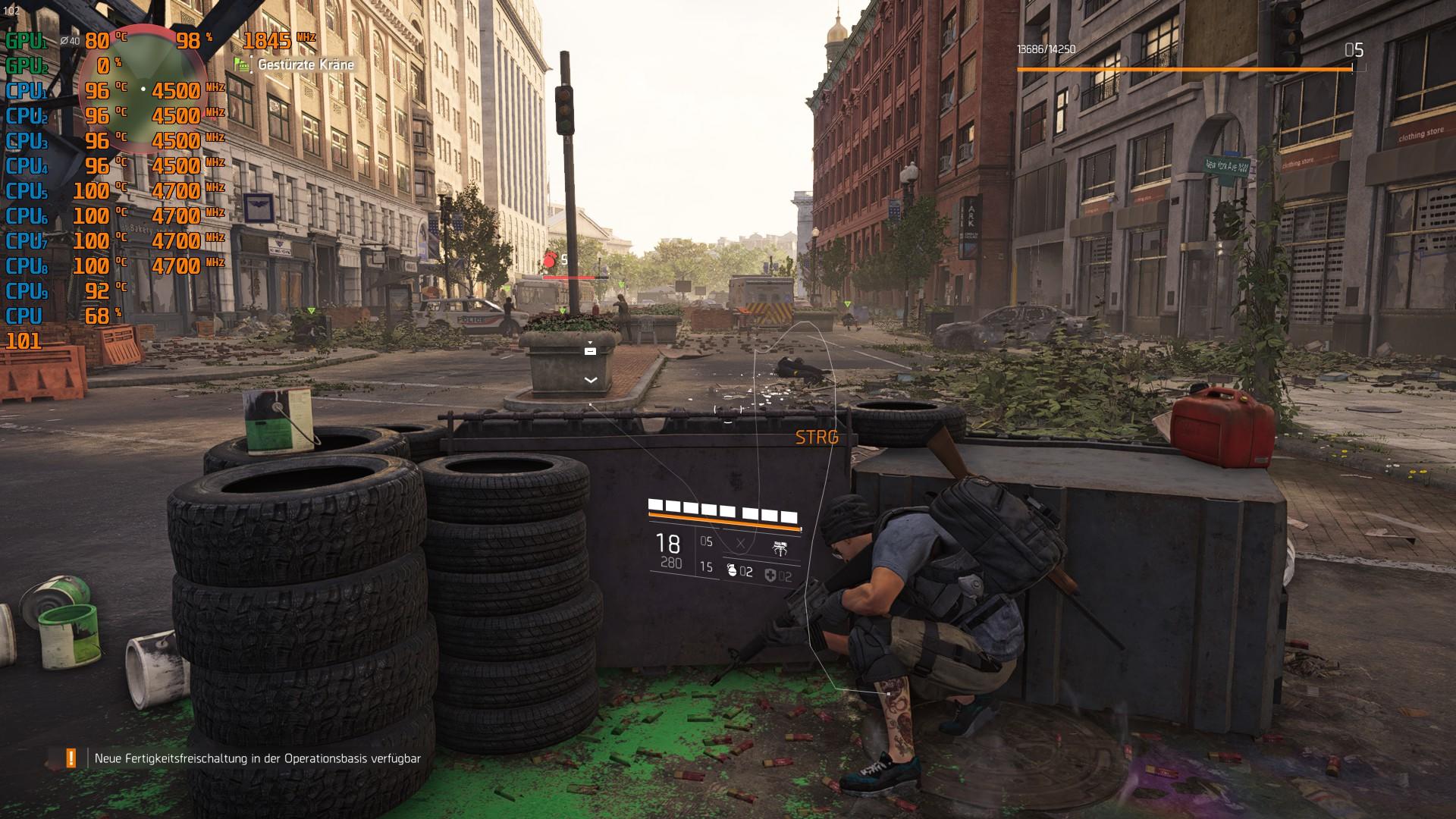Click the orange exclamation alert icon
The height and width of the screenshot is (819, 1456).
click(x=71, y=758)
